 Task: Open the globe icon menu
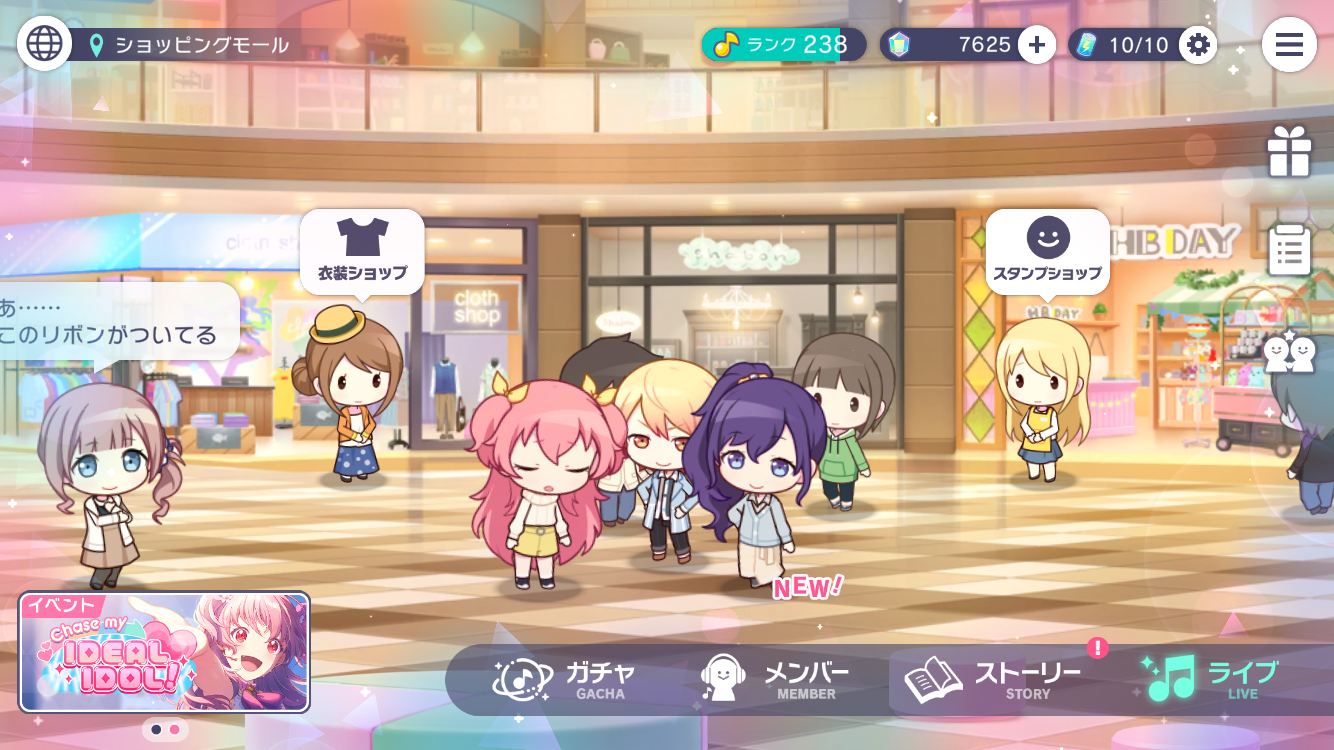tap(44, 43)
